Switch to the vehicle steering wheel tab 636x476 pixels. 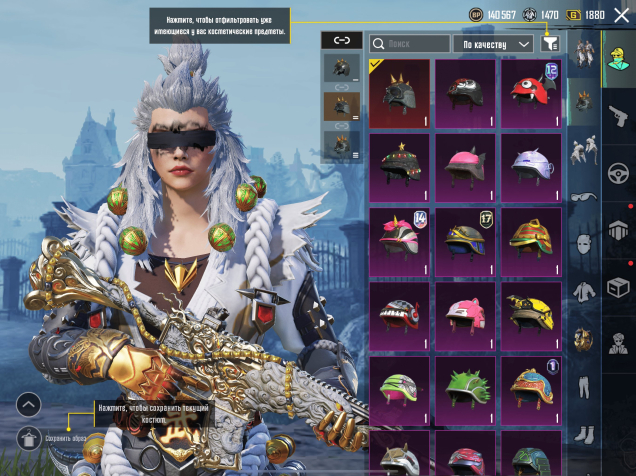(x=618, y=172)
